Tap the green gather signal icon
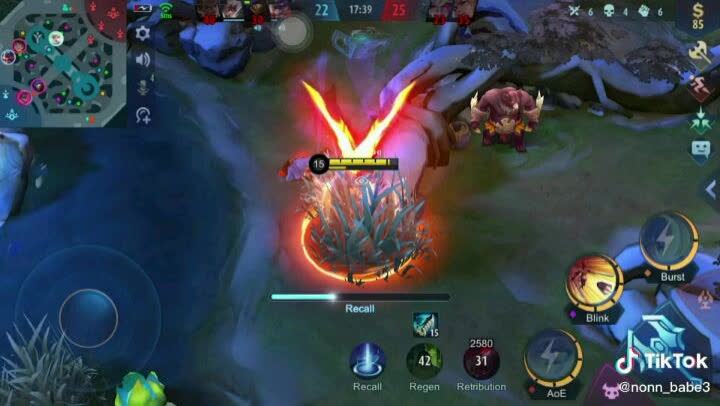This screenshot has width=720, height=406. 699,117
